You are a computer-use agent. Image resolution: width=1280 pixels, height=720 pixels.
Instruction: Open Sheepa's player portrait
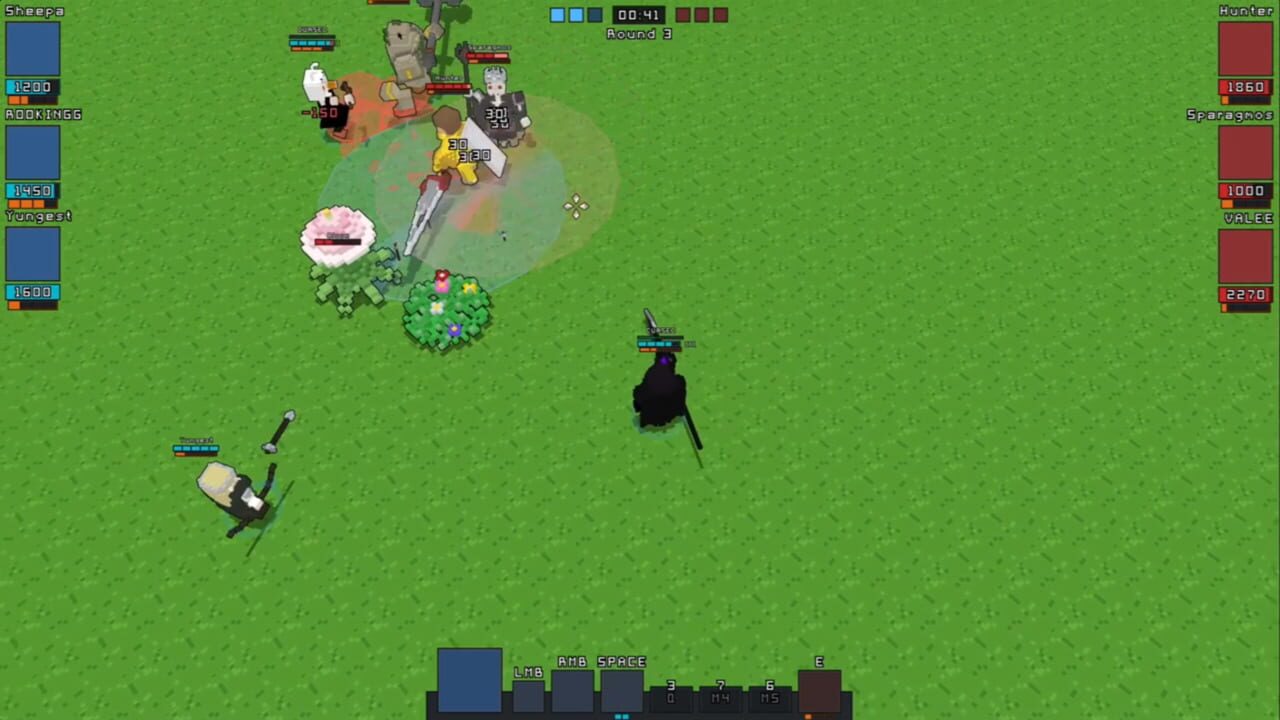[33, 47]
